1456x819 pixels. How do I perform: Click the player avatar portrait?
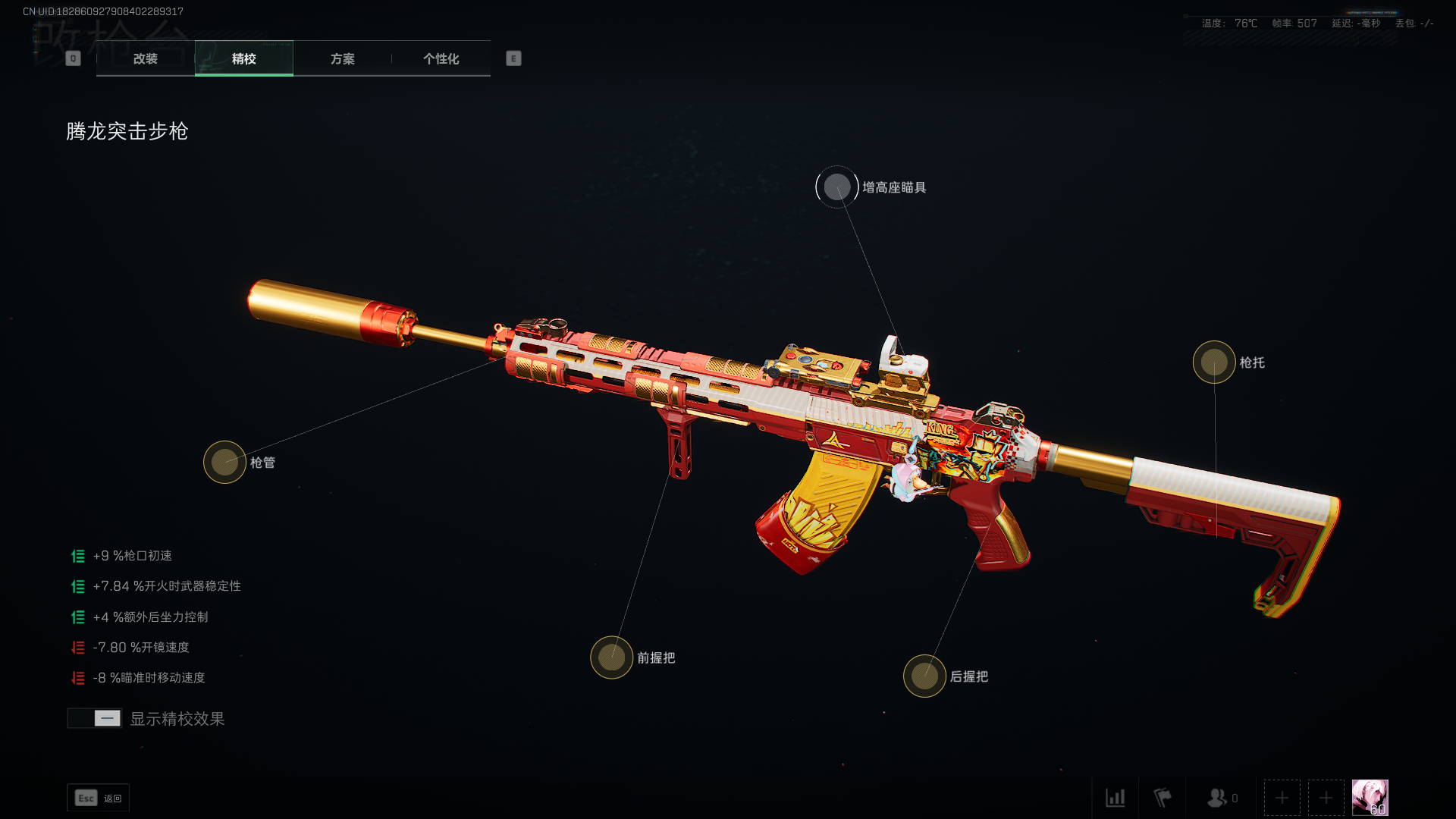click(x=1370, y=798)
